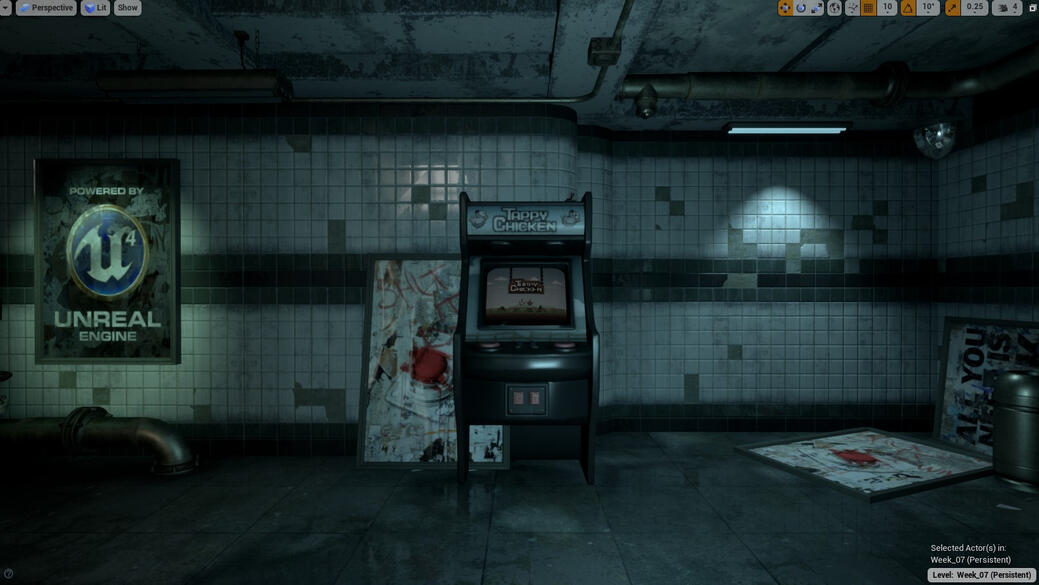The height and width of the screenshot is (585, 1039).
Task: Open the 10° rotation snap dropdown
Action: point(929,8)
